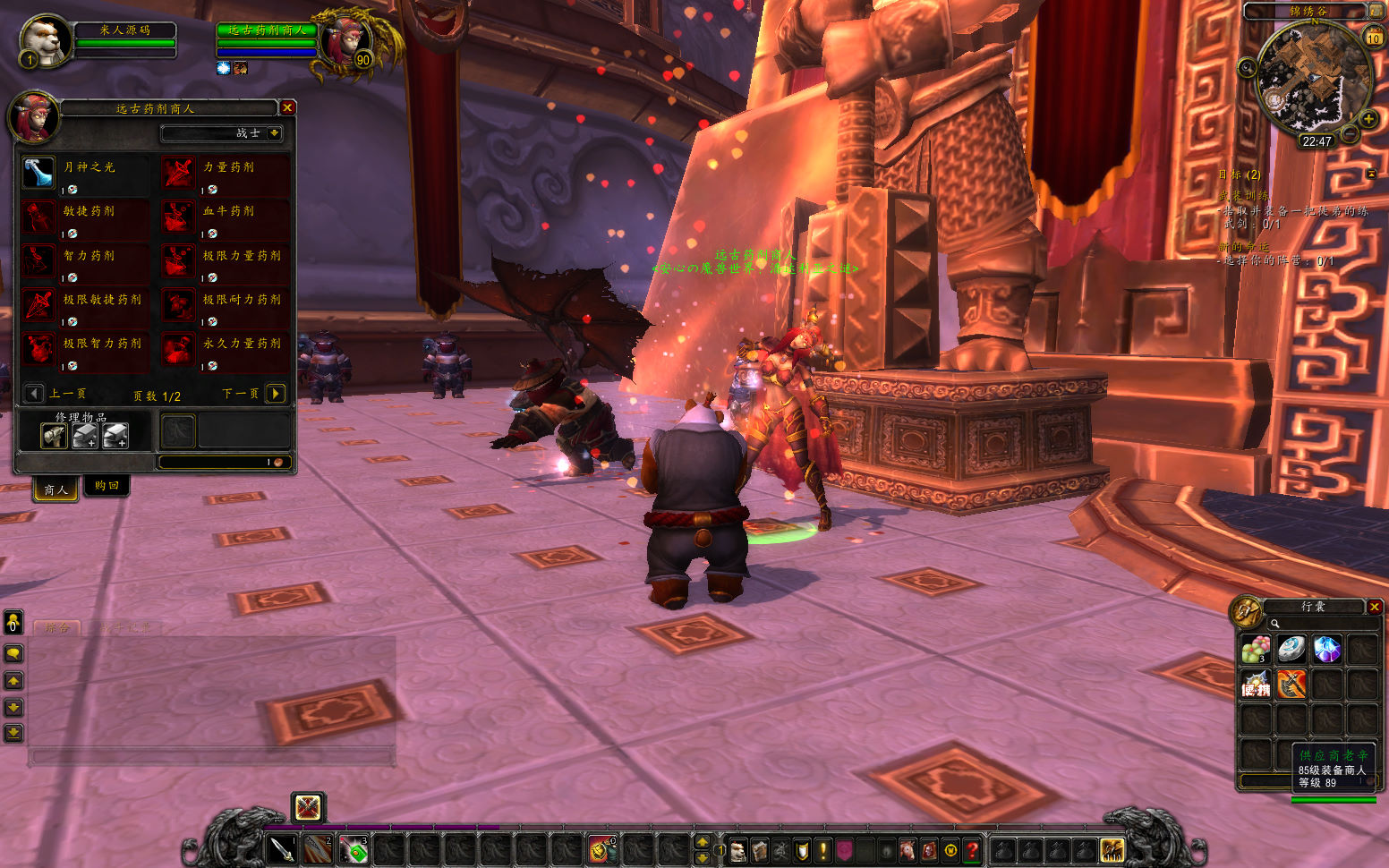This screenshot has height=868, width=1389.
Task: Buy the 月神之光 item
Action: 38,173
